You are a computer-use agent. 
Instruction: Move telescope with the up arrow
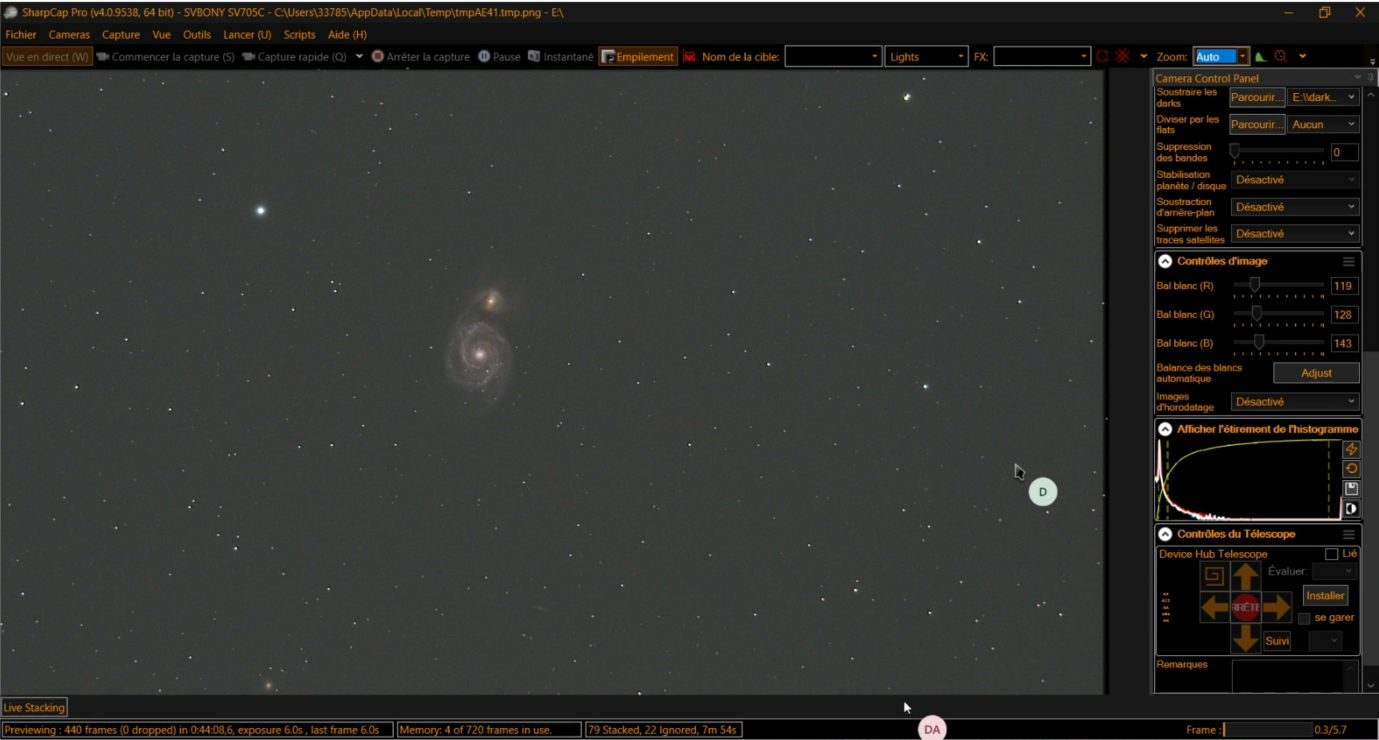coord(1245,577)
